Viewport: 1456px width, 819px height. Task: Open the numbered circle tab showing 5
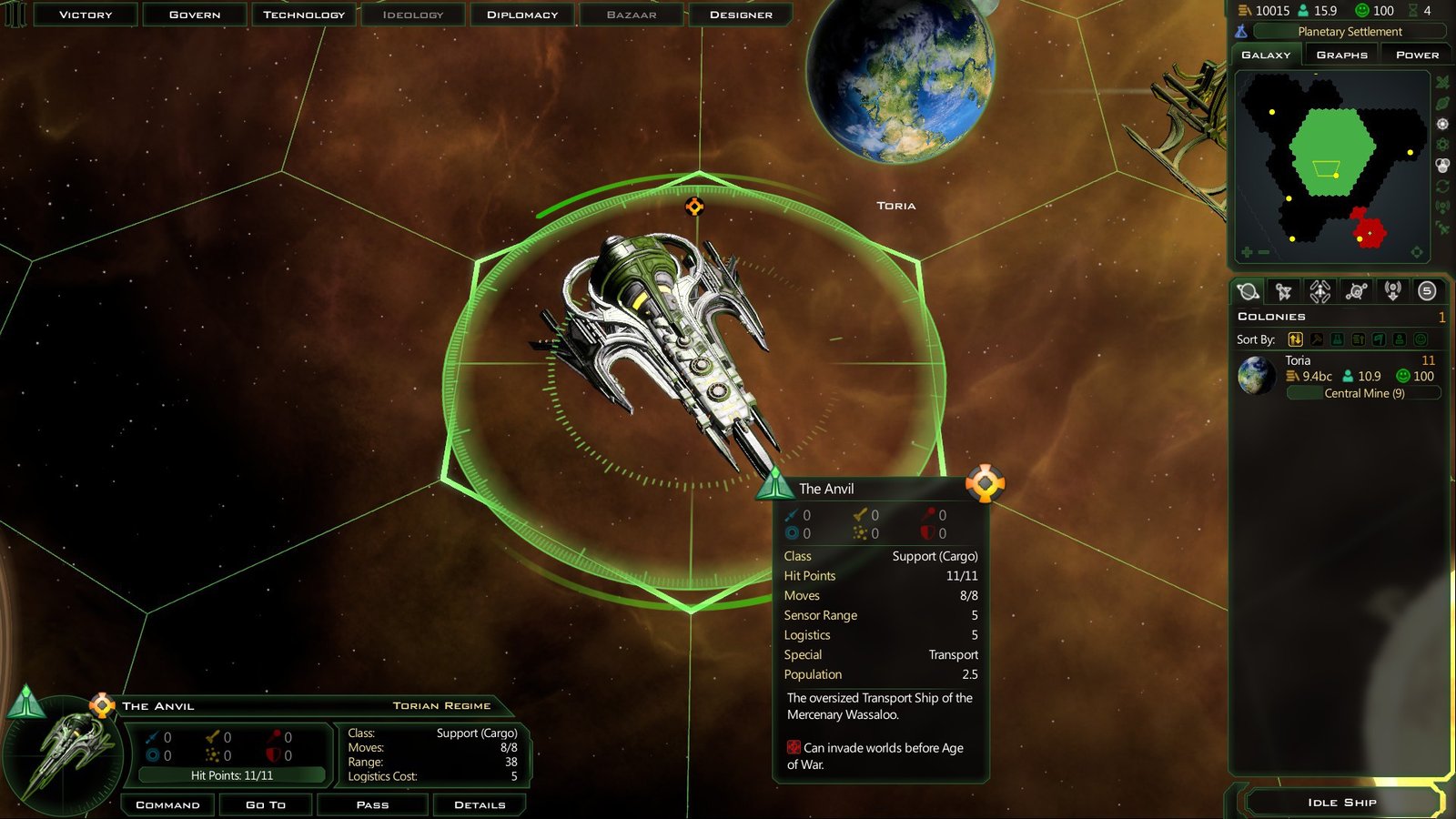[1427, 291]
